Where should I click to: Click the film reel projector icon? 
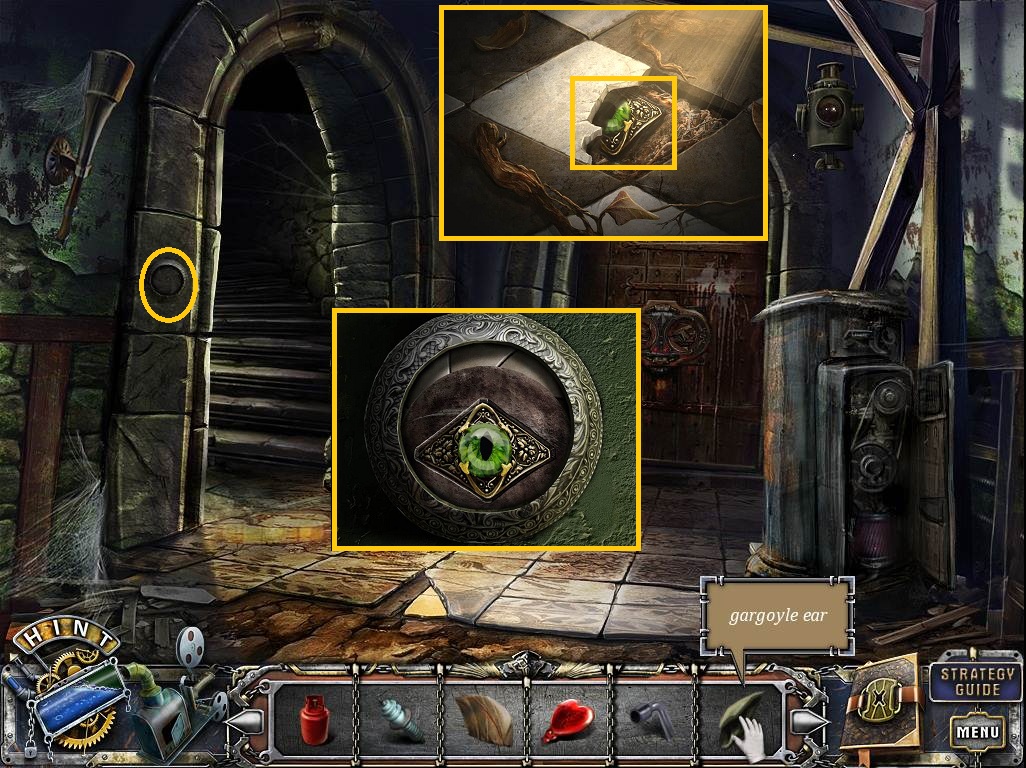click(189, 646)
